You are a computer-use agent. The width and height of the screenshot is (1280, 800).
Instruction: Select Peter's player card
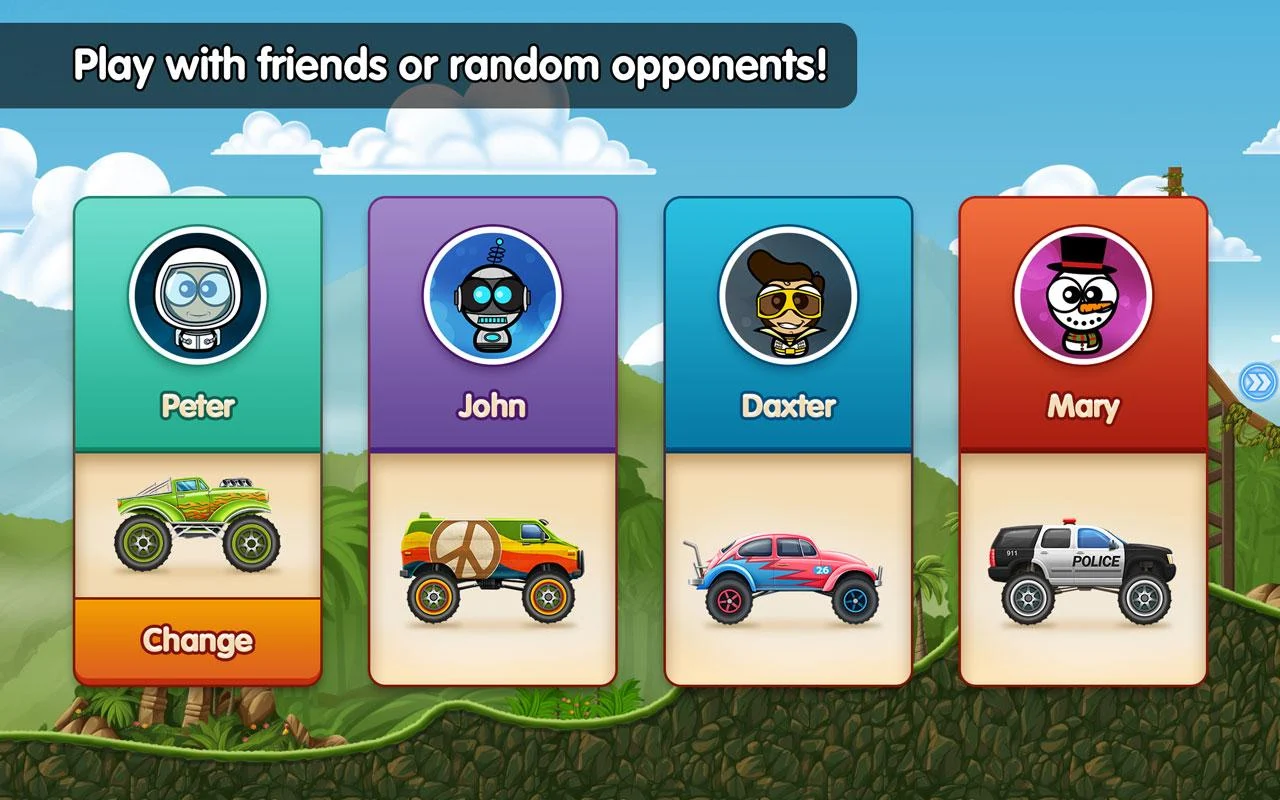[198, 320]
